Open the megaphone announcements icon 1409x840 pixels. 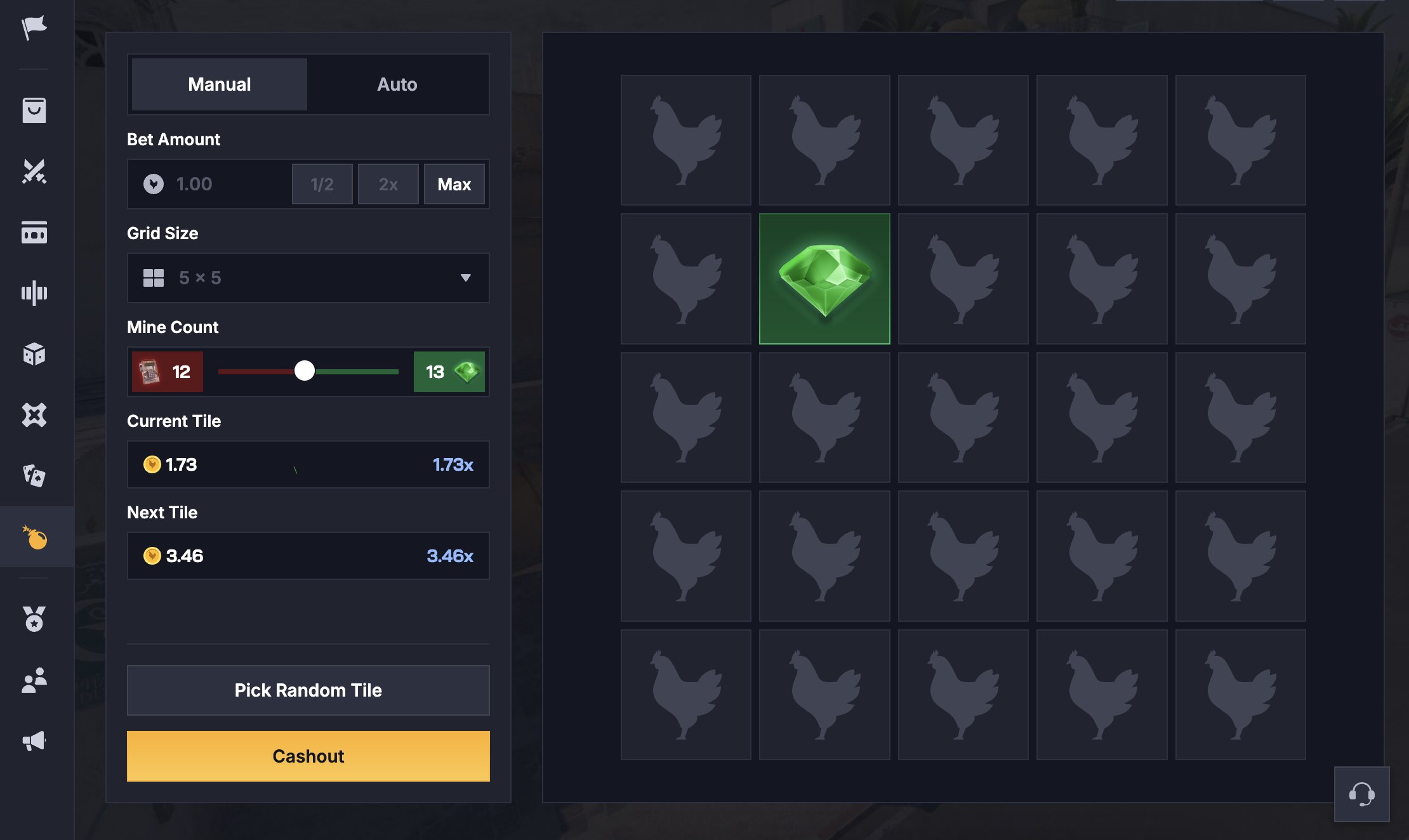tap(34, 741)
